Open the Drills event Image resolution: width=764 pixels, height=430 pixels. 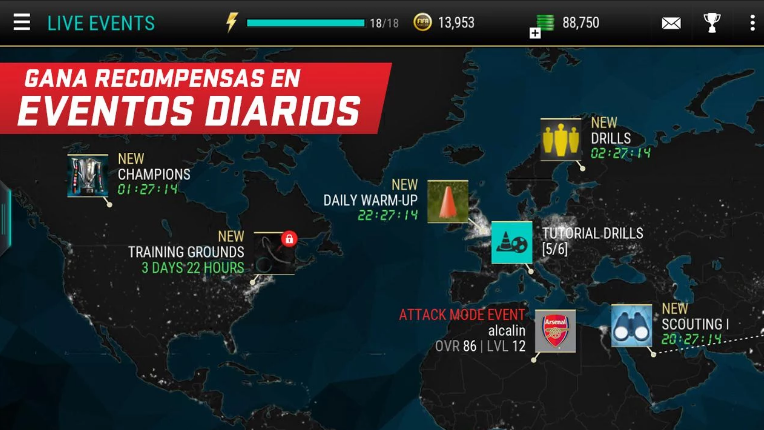pyautogui.click(x=560, y=140)
